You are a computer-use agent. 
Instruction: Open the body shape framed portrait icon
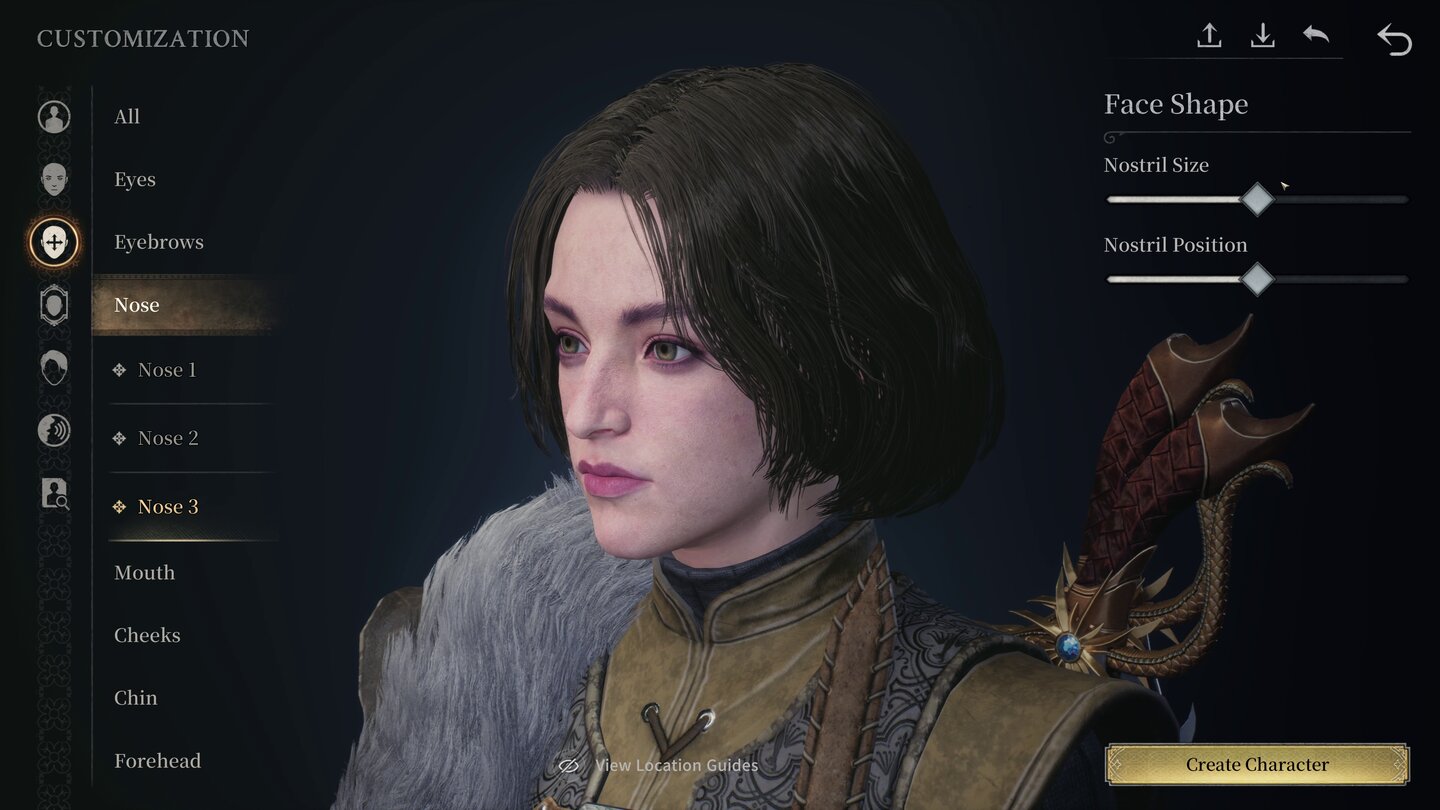pyautogui.click(x=53, y=305)
